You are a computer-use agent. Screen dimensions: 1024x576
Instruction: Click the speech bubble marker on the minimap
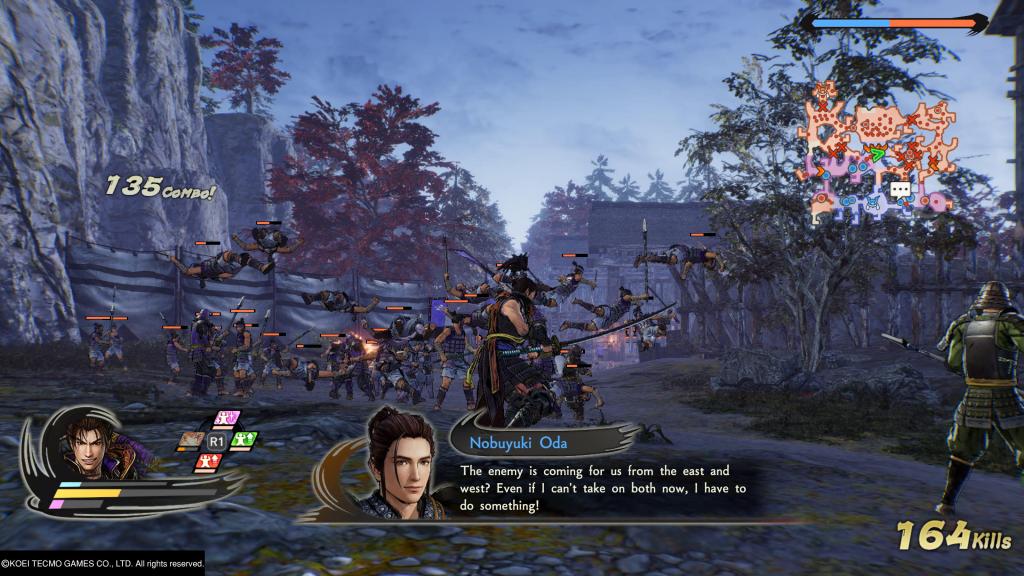[x=900, y=188]
